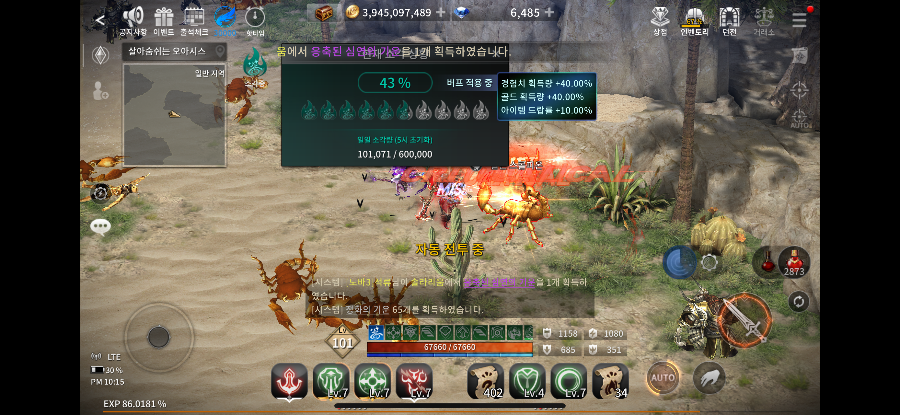The height and width of the screenshot is (415, 900).
Task: Open the 출석체크 attendance calendar
Action: click(x=194, y=19)
